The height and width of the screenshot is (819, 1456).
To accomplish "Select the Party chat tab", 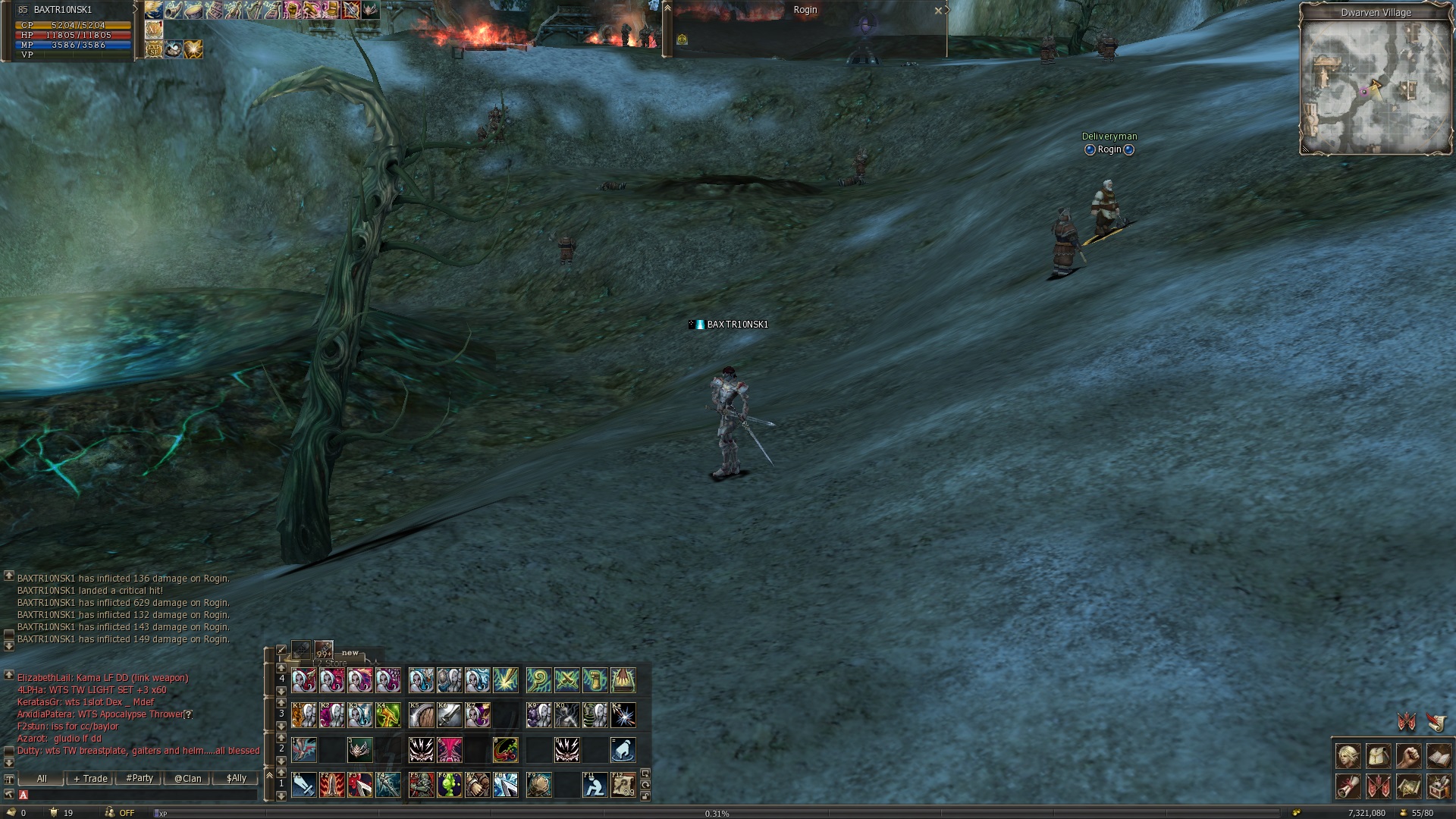I will coord(140,779).
